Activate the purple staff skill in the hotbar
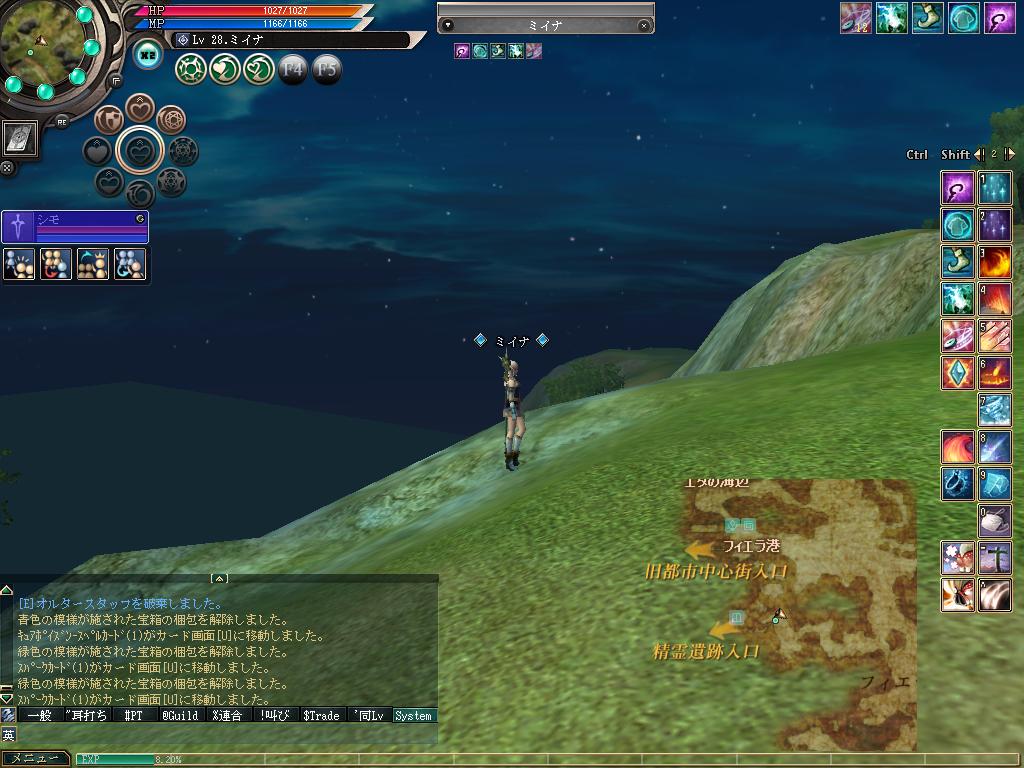The image size is (1024, 768). click(x=957, y=188)
